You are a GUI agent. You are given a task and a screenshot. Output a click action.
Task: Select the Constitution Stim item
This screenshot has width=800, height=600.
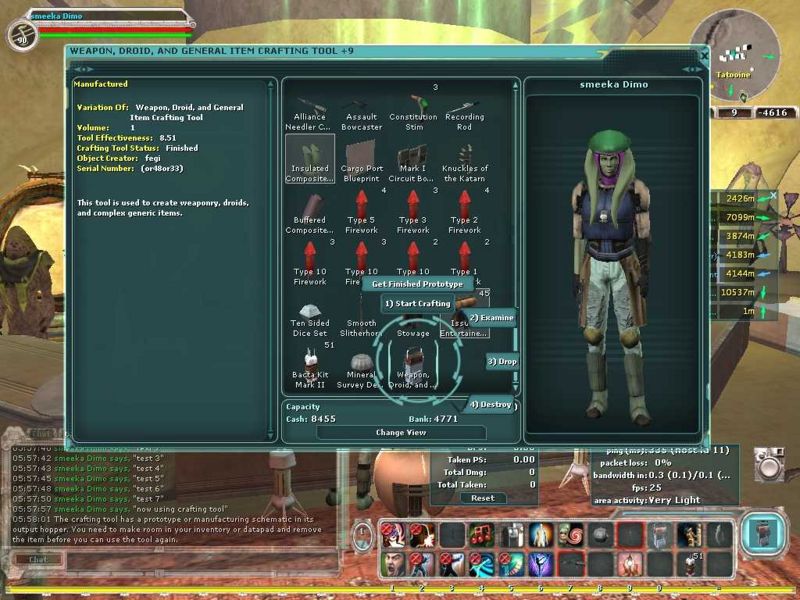[413, 110]
